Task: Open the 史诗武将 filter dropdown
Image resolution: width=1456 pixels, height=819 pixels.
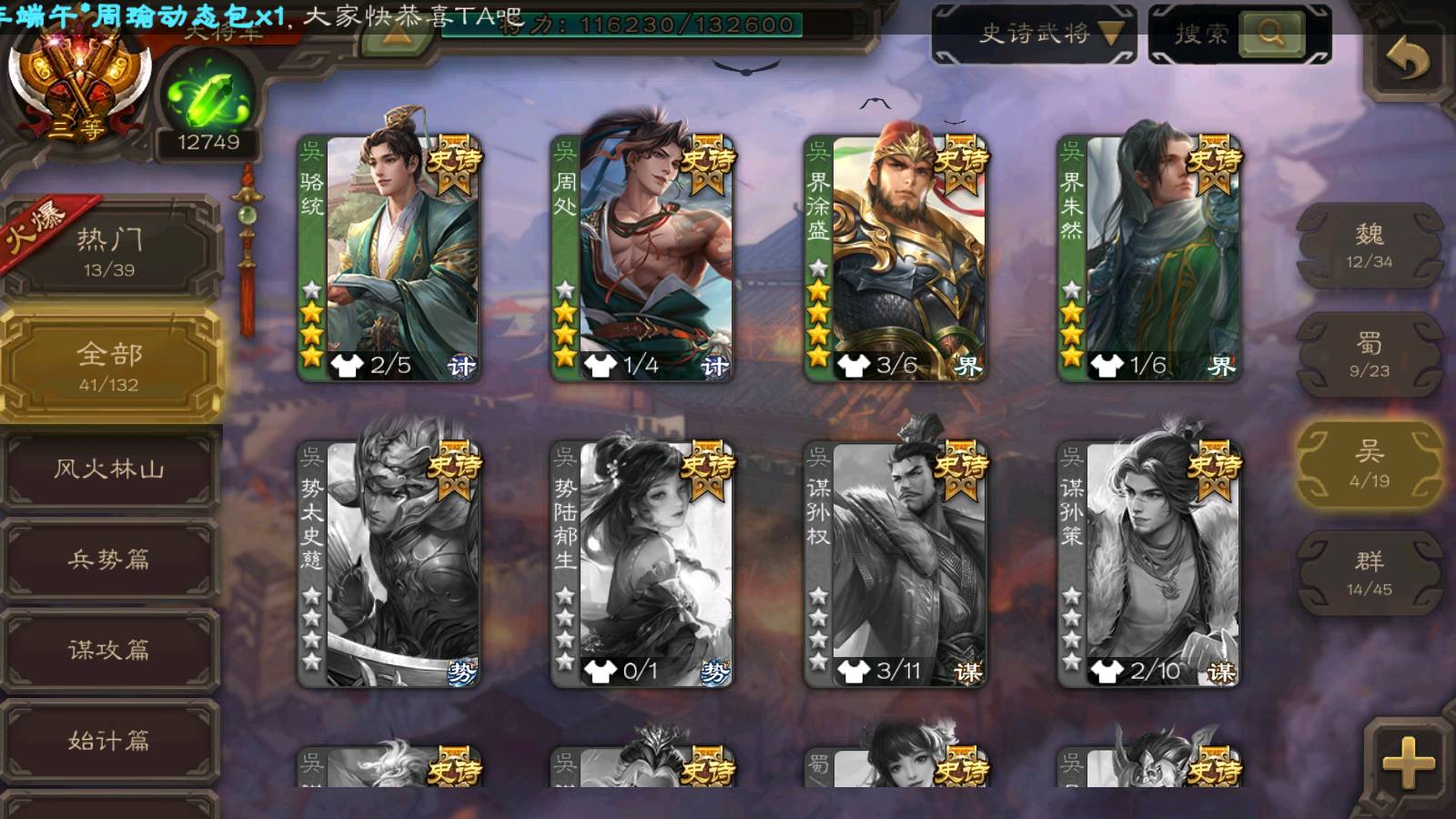Action: click(1034, 35)
